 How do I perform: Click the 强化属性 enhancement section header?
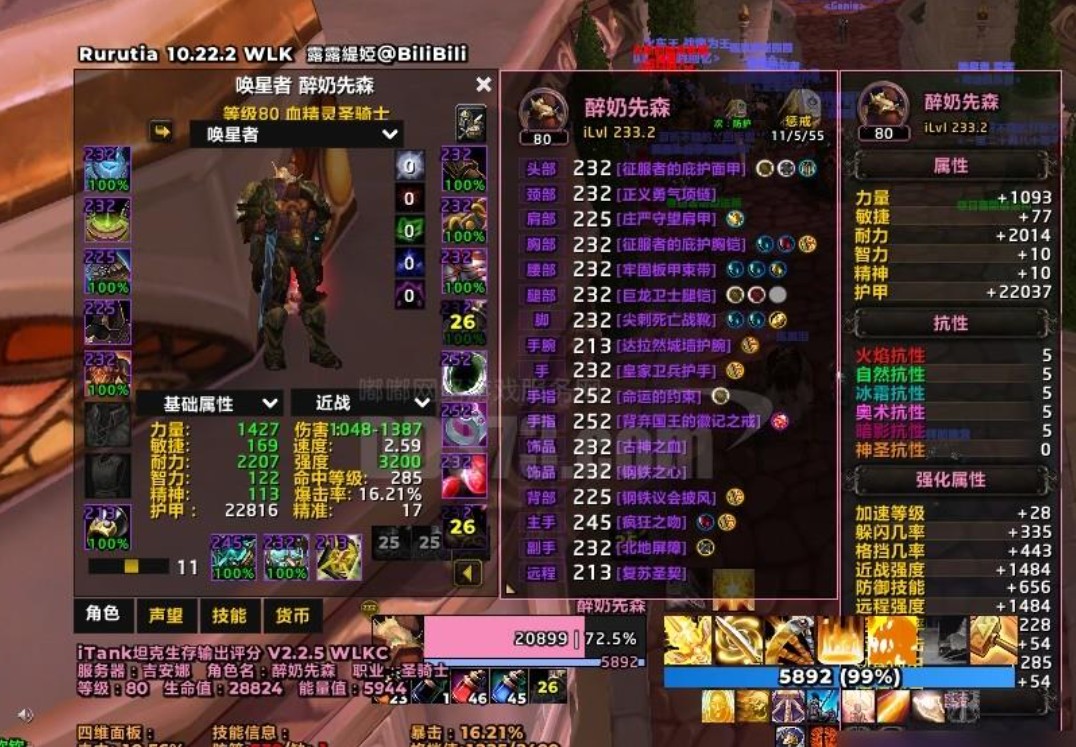pos(949,480)
